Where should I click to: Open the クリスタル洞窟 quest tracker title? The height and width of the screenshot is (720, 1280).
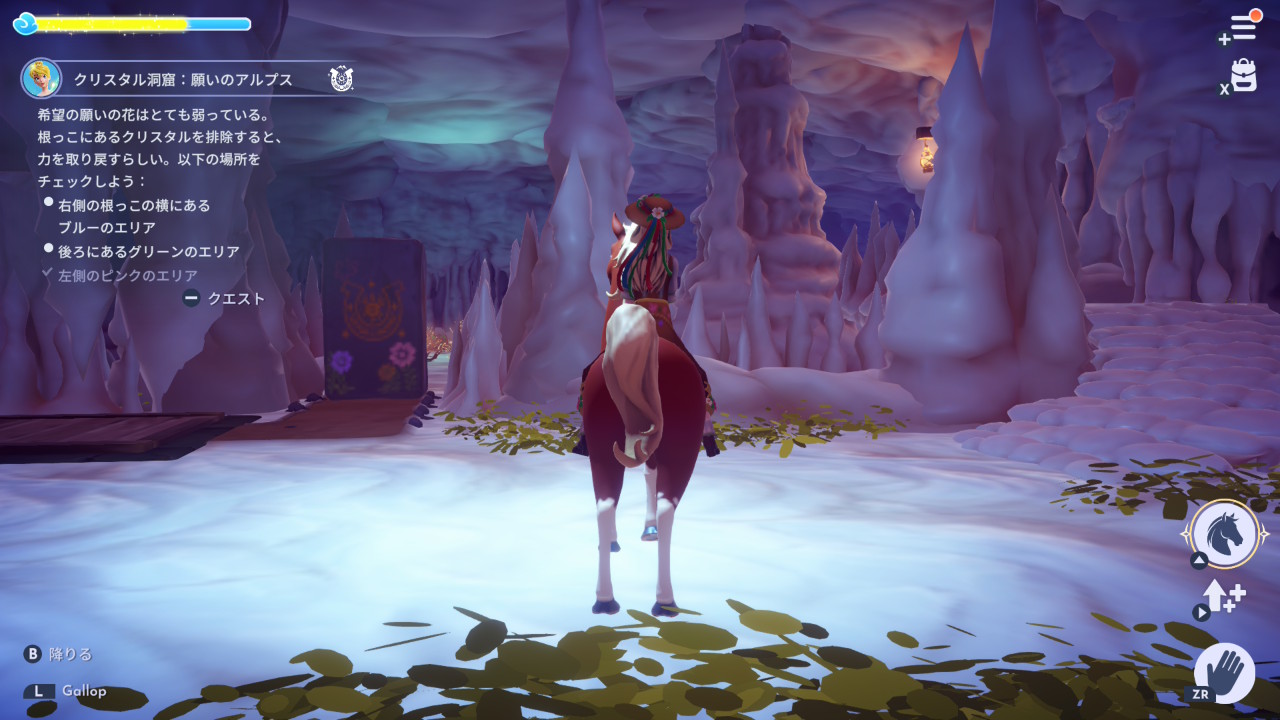click(x=183, y=79)
